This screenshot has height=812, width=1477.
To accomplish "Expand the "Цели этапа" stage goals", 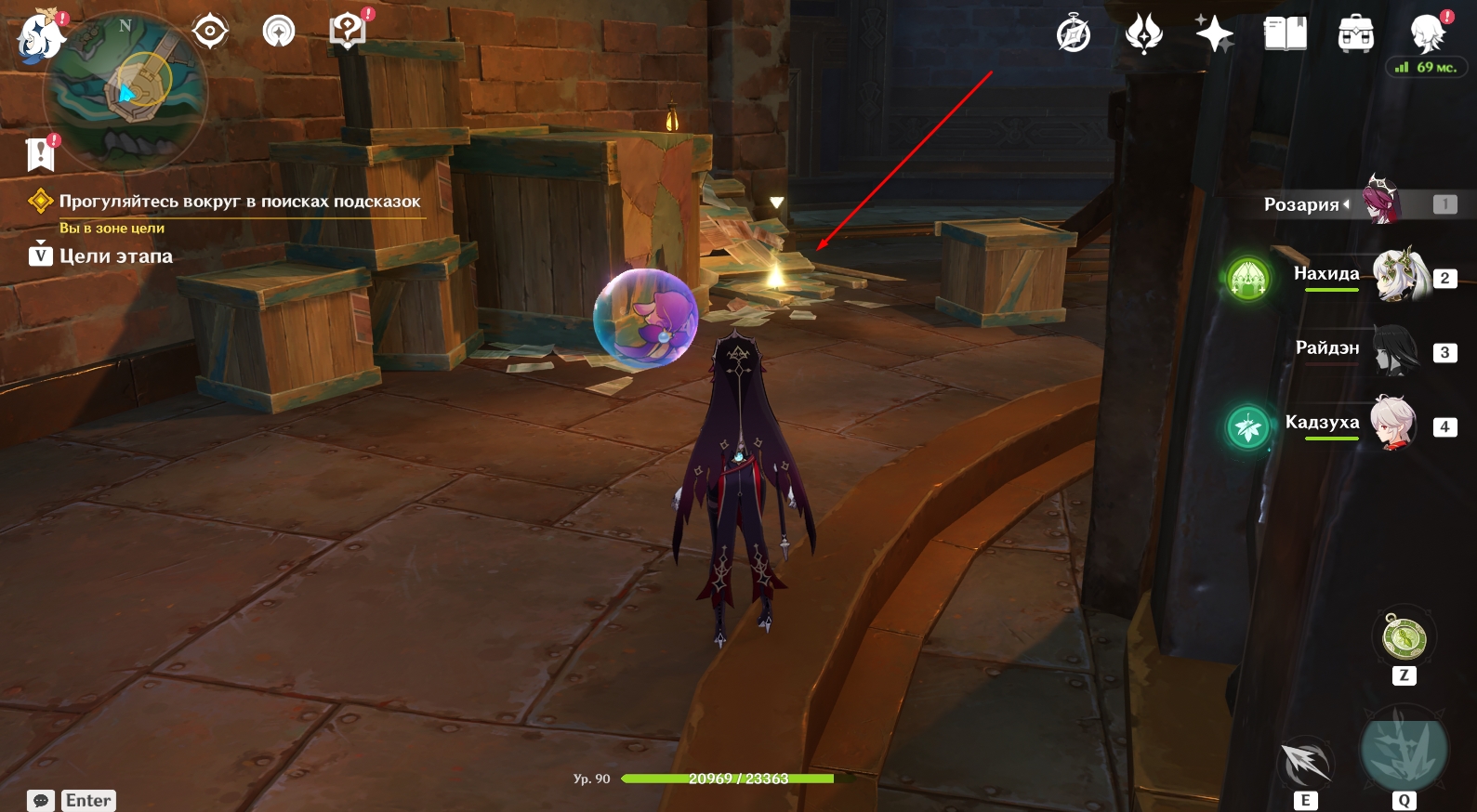I will pos(115,256).
